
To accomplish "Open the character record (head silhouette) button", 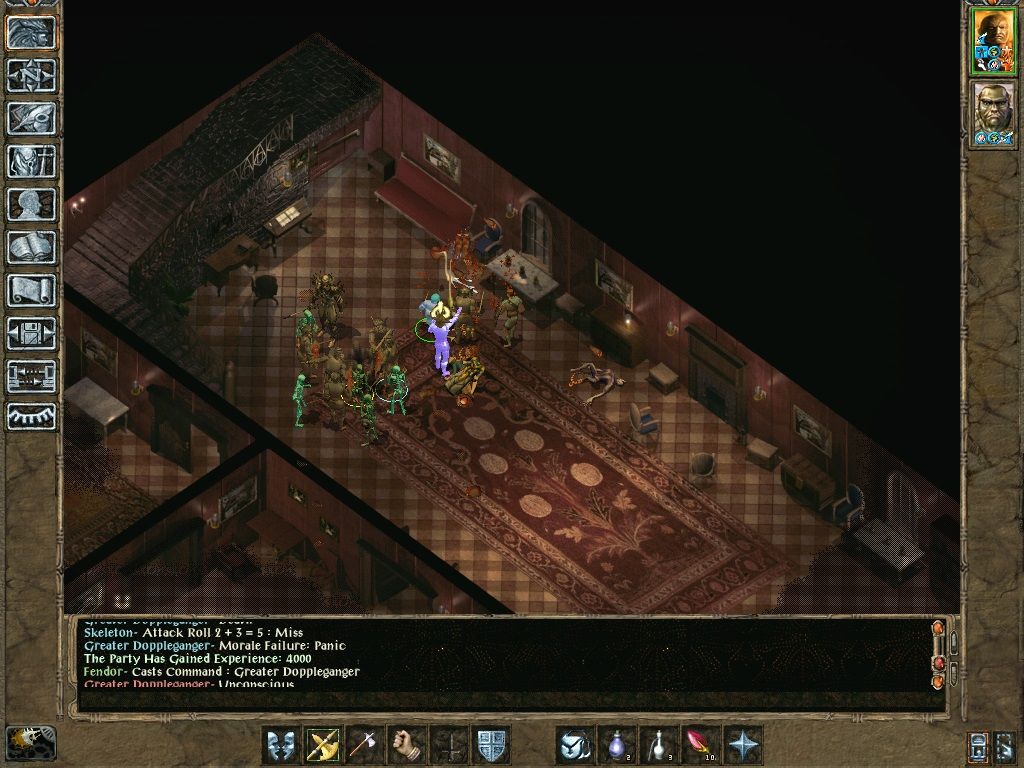I will click(x=32, y=204).
